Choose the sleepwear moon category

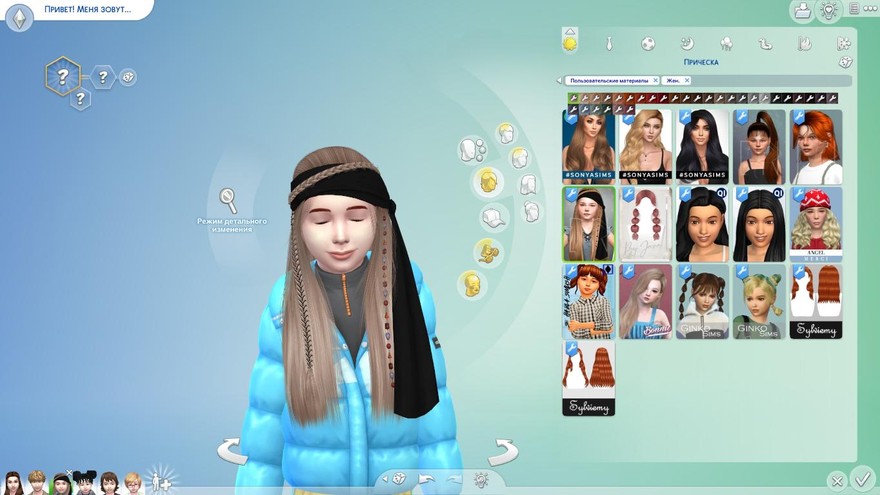(687, 43)
